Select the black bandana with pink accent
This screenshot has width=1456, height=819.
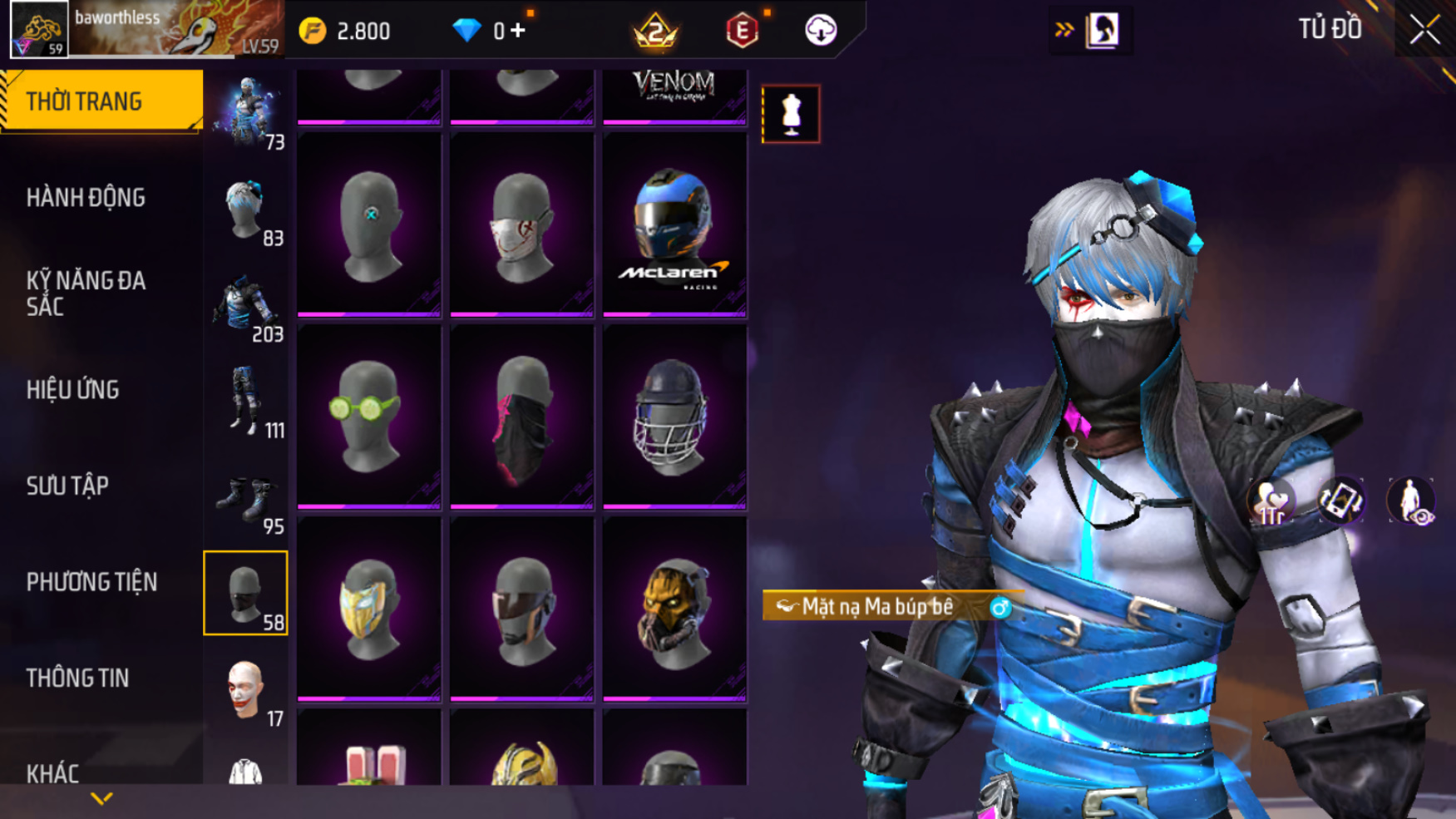click(521, 417)
